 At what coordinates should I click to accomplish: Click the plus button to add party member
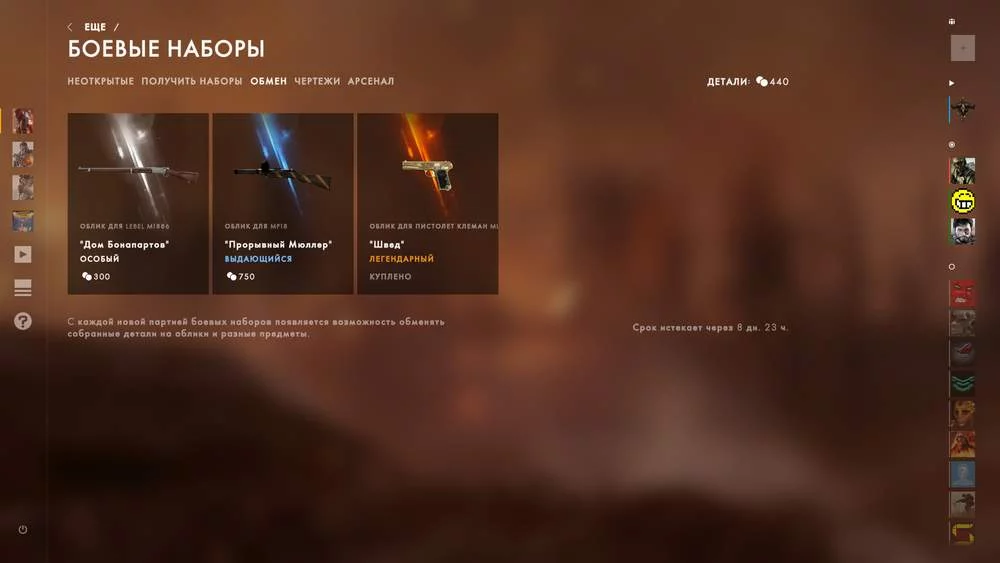[962, 47]
